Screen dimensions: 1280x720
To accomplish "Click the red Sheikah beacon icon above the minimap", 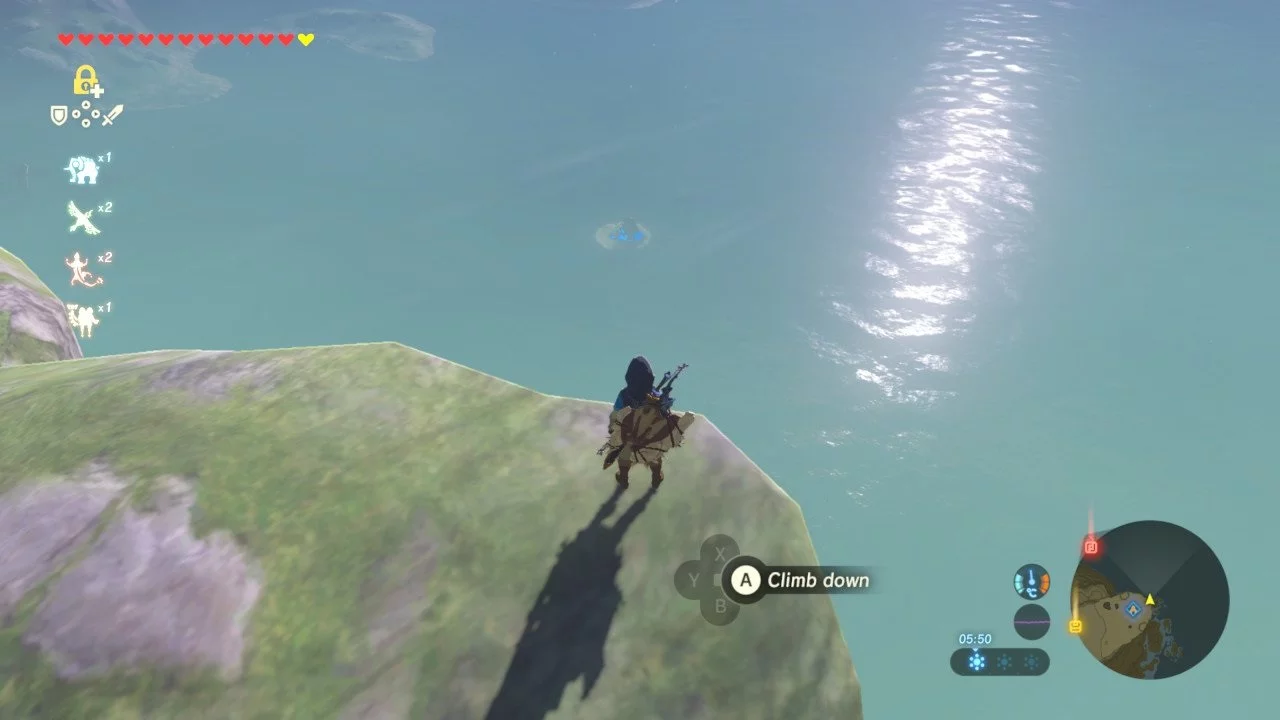I will point(1090,547).
